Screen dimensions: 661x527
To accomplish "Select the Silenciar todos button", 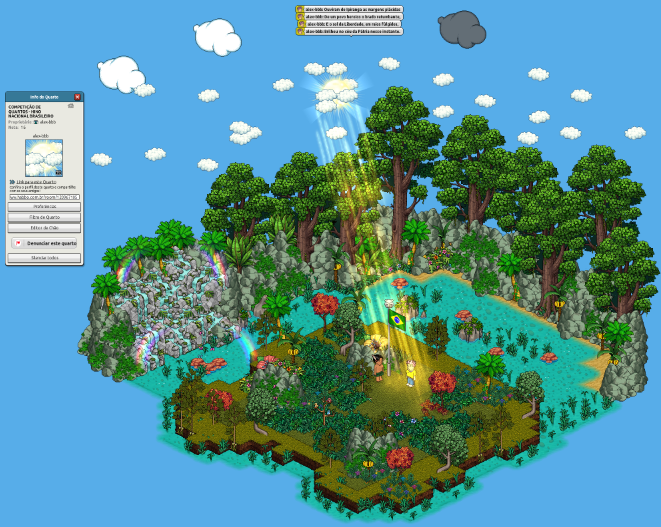I will pos(44,258).
